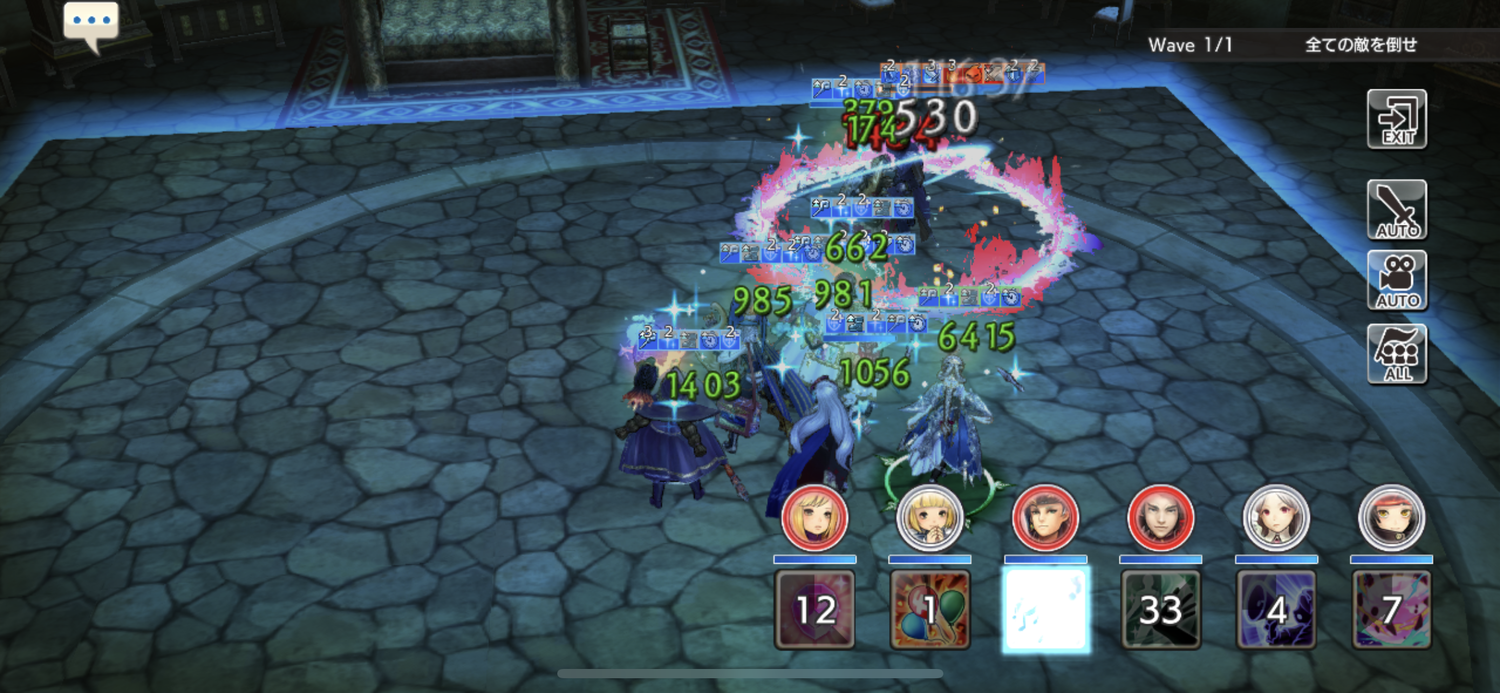Viewport: 1500px width, 693px height.
Task: Choose the praying blonde girl portrait
Action: pyautogui.click(x=930, y=518)
